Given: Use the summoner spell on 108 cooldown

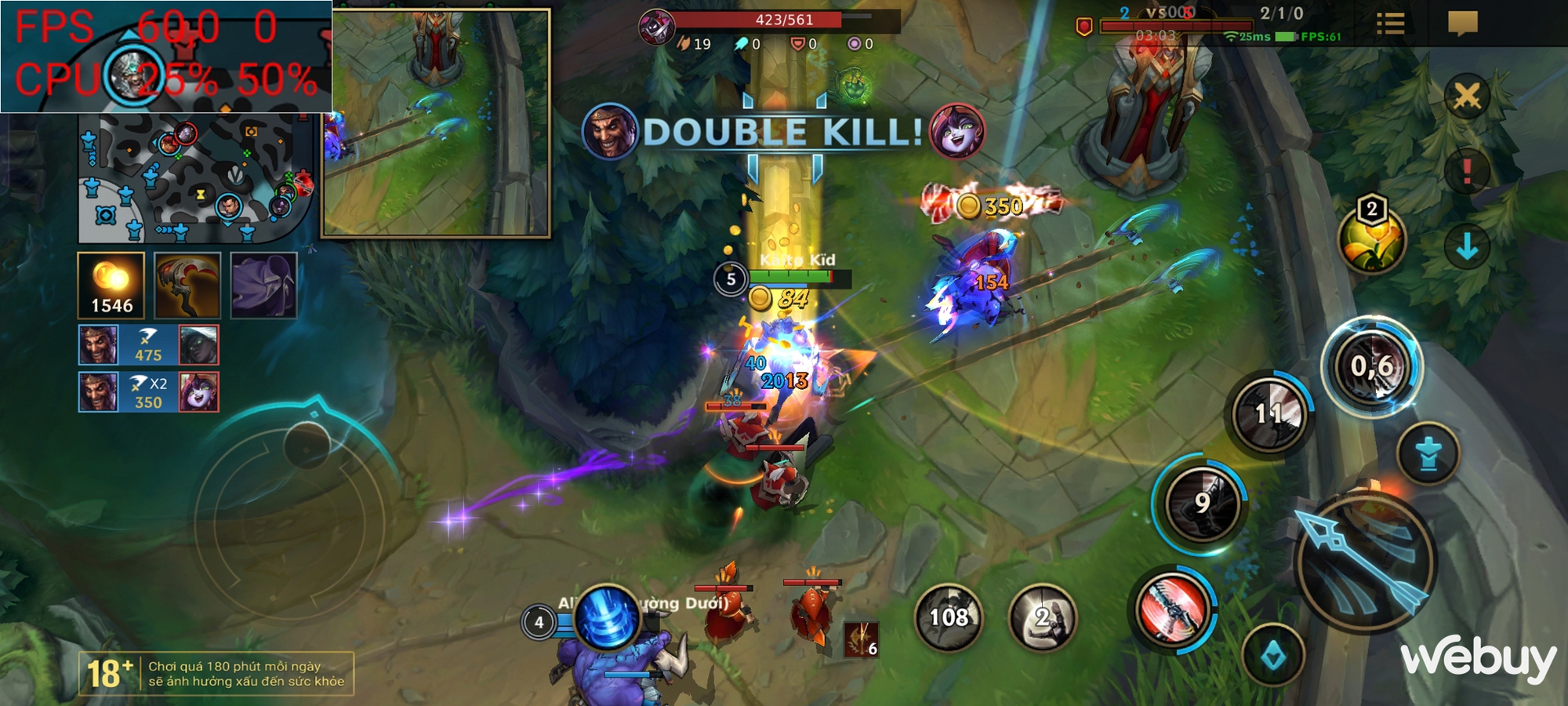Looking at the screenshot, I should (x=949, y=617).
